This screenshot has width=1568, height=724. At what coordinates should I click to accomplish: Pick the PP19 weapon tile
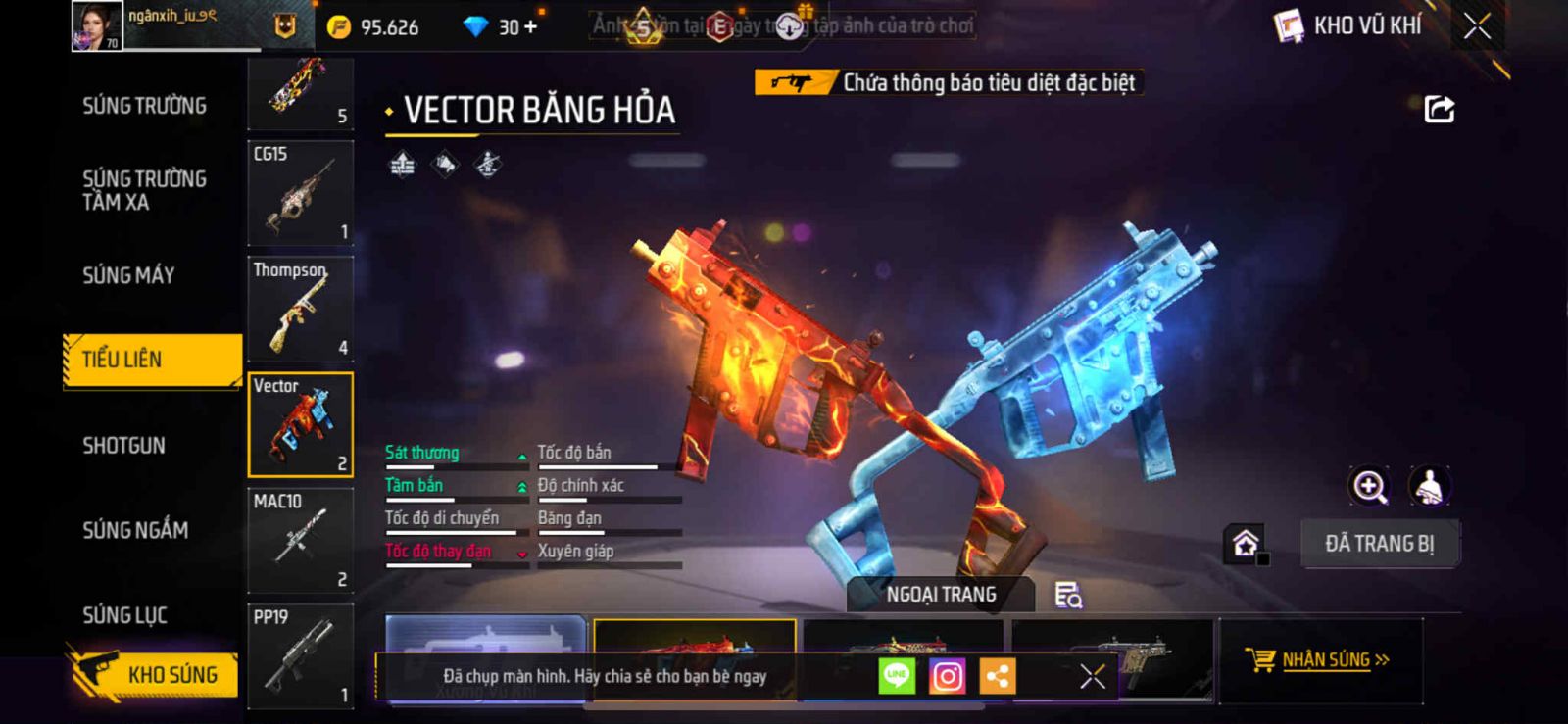300,655
